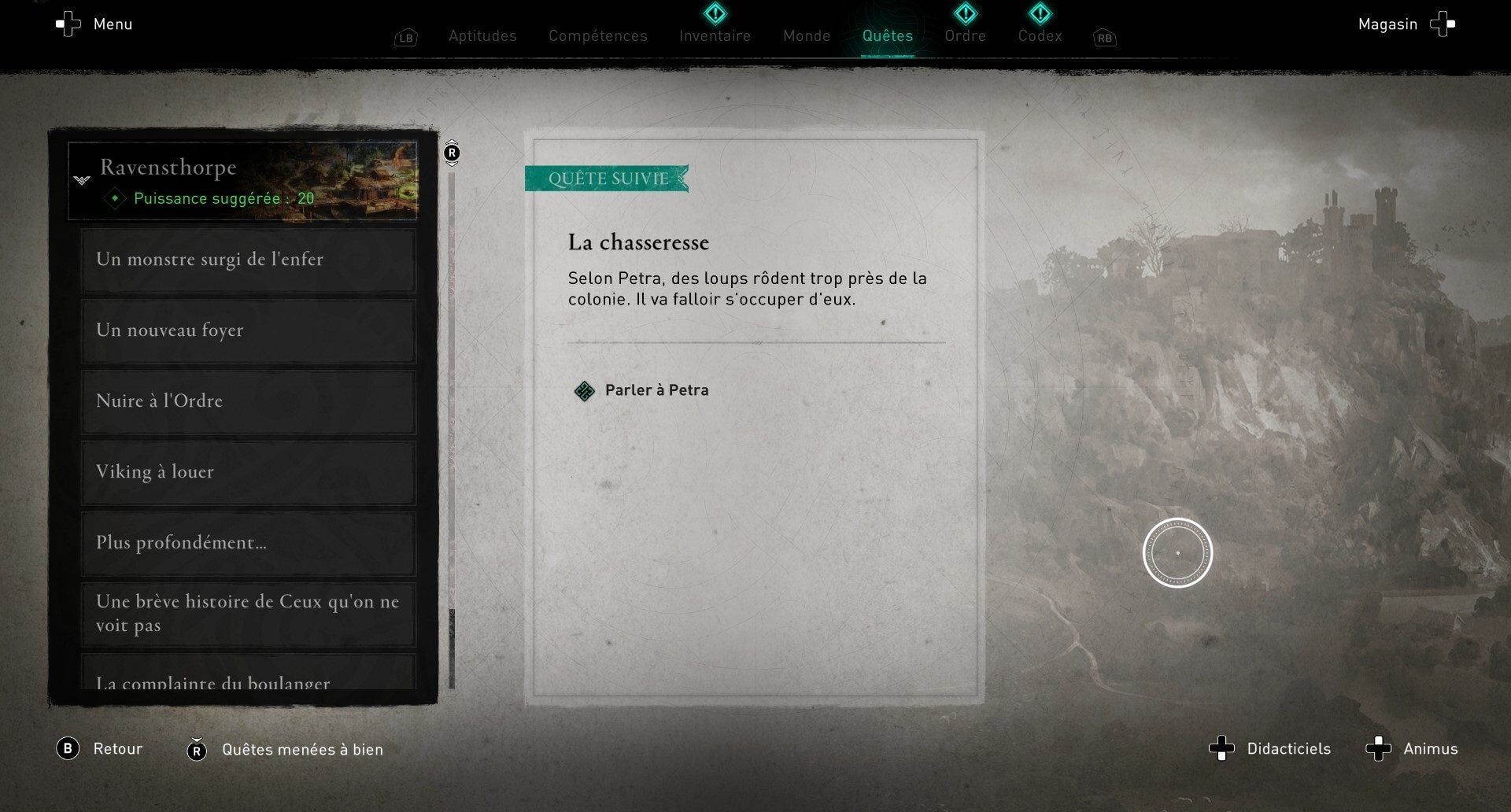The width and height of the screenshot is (1511, 812).
Task: Open the Compétences tab
Action: pyautogui.click(x=597, y=36)
